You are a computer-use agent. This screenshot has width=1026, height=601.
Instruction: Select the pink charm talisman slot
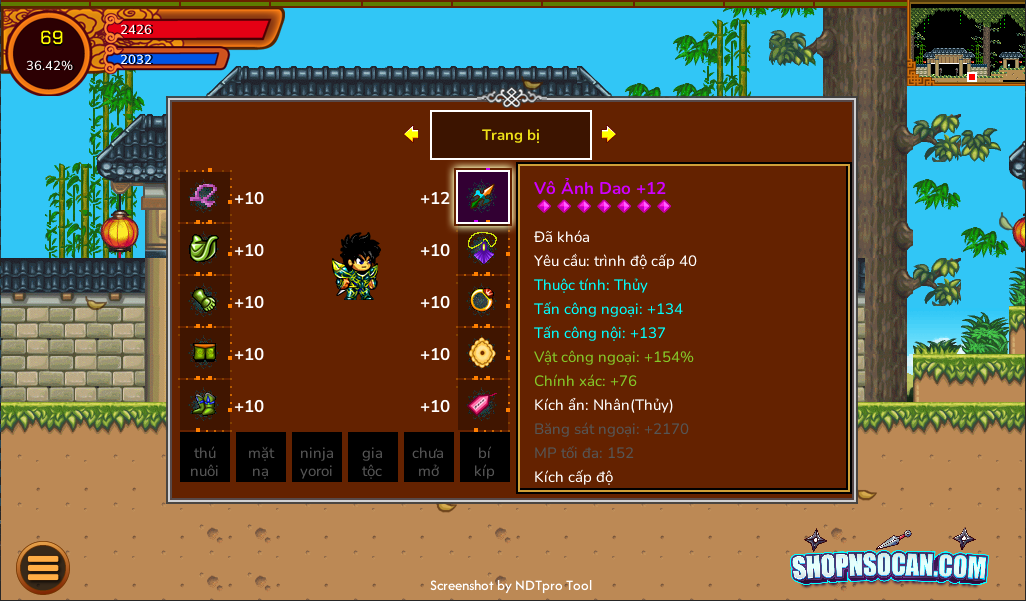pos(483,405)
